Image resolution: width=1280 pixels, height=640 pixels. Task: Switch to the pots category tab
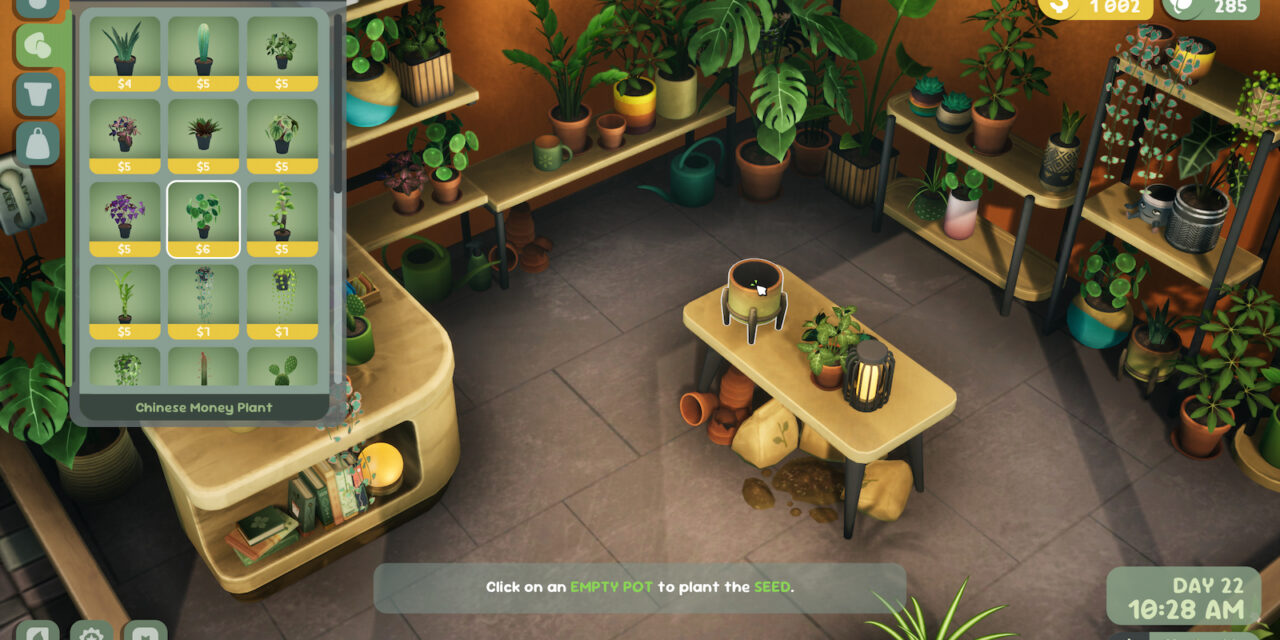tap(38, 95)
